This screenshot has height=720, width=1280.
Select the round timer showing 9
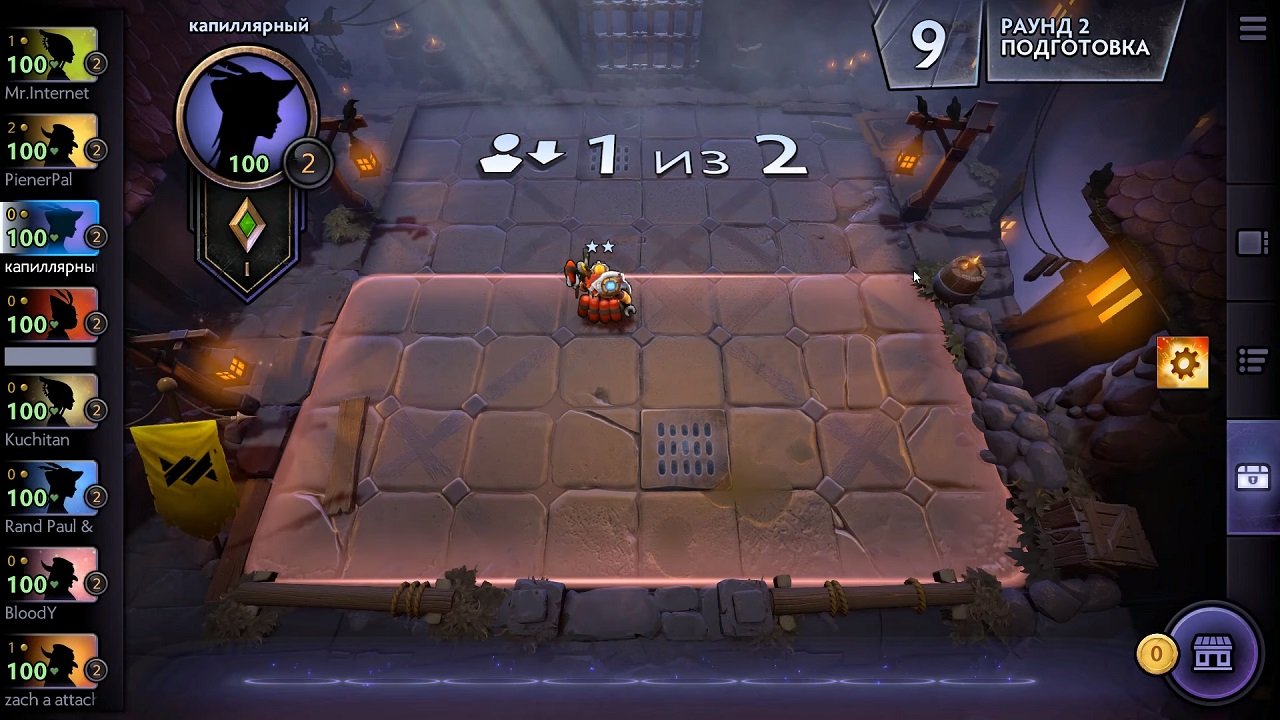930,42
